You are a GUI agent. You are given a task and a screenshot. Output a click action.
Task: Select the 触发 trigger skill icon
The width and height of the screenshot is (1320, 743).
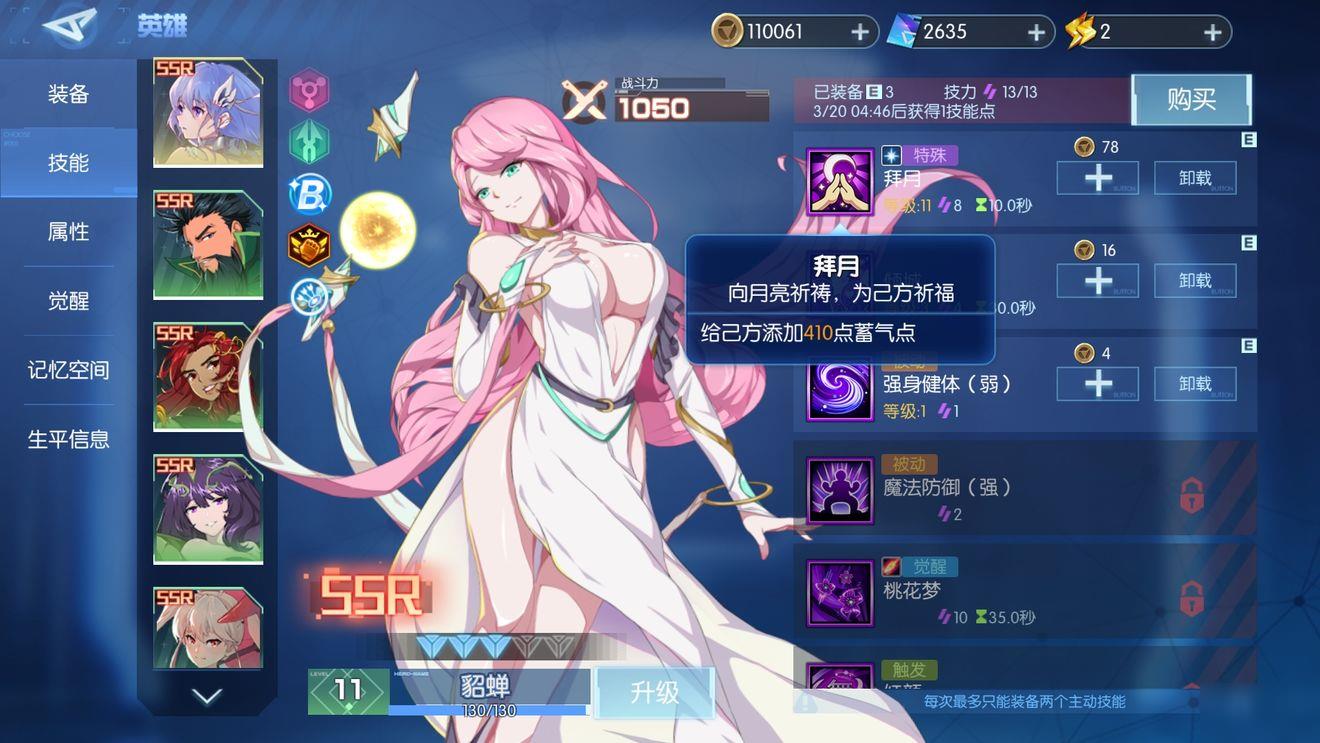point(840,678)
